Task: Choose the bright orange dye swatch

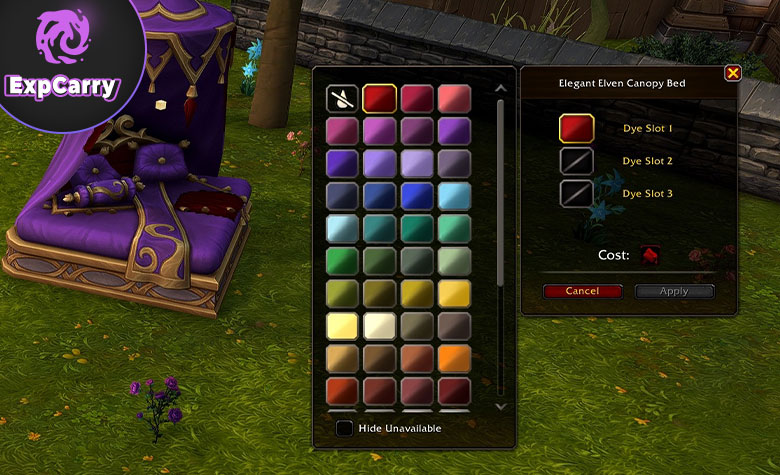Action: pyautogui.click(x=453, y=359)
